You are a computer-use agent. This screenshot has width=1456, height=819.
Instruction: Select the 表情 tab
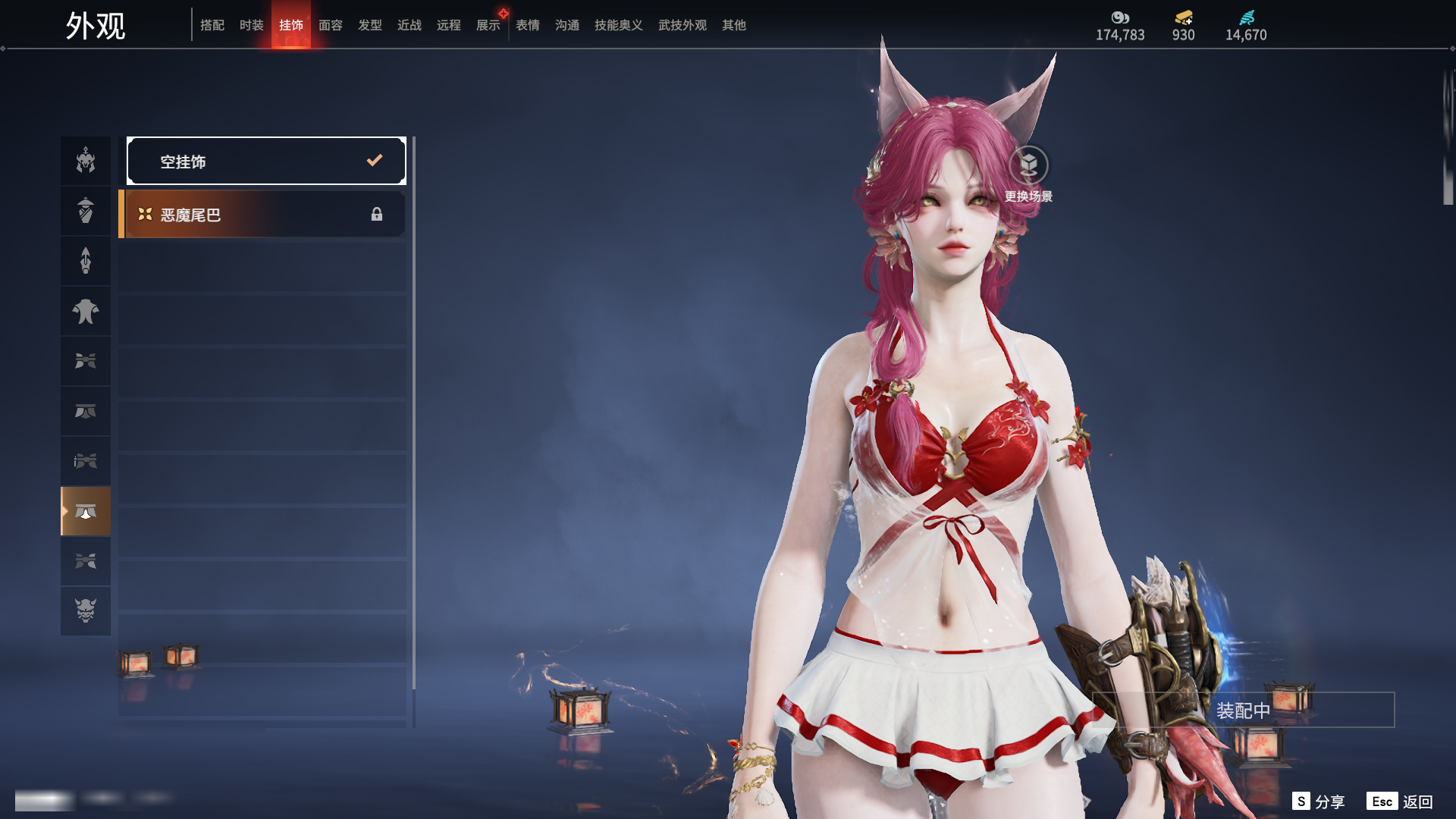[x=528, y=25]
